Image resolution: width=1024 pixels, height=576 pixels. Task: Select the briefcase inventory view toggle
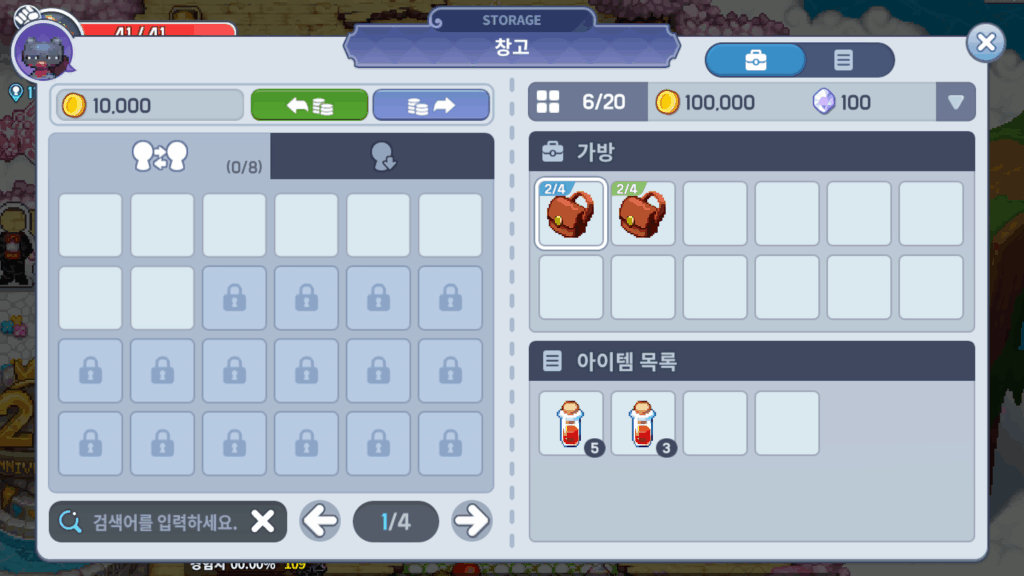pyautogui.click(x=756, y=60)
